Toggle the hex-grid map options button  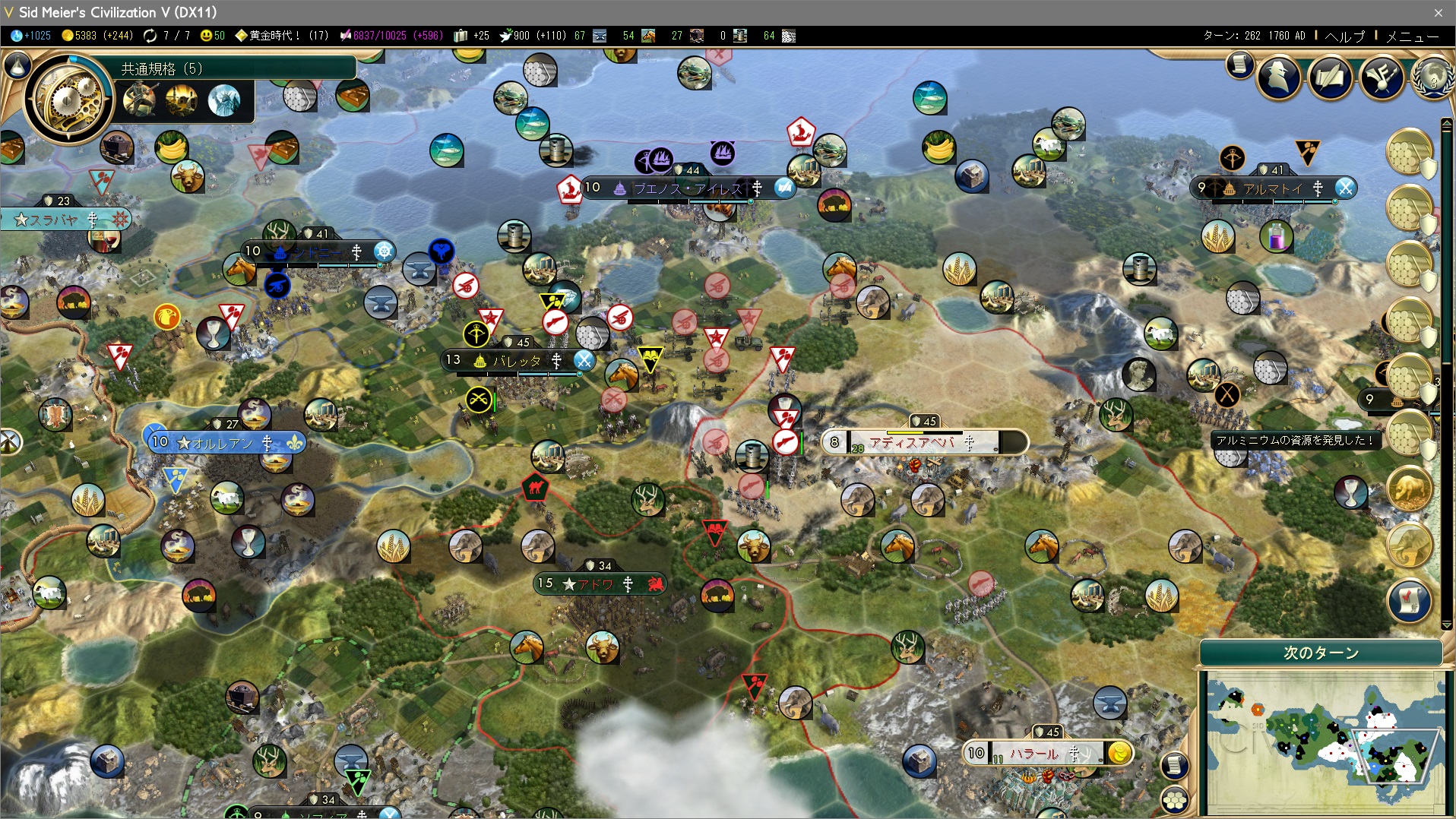(x=1175, y=799)
